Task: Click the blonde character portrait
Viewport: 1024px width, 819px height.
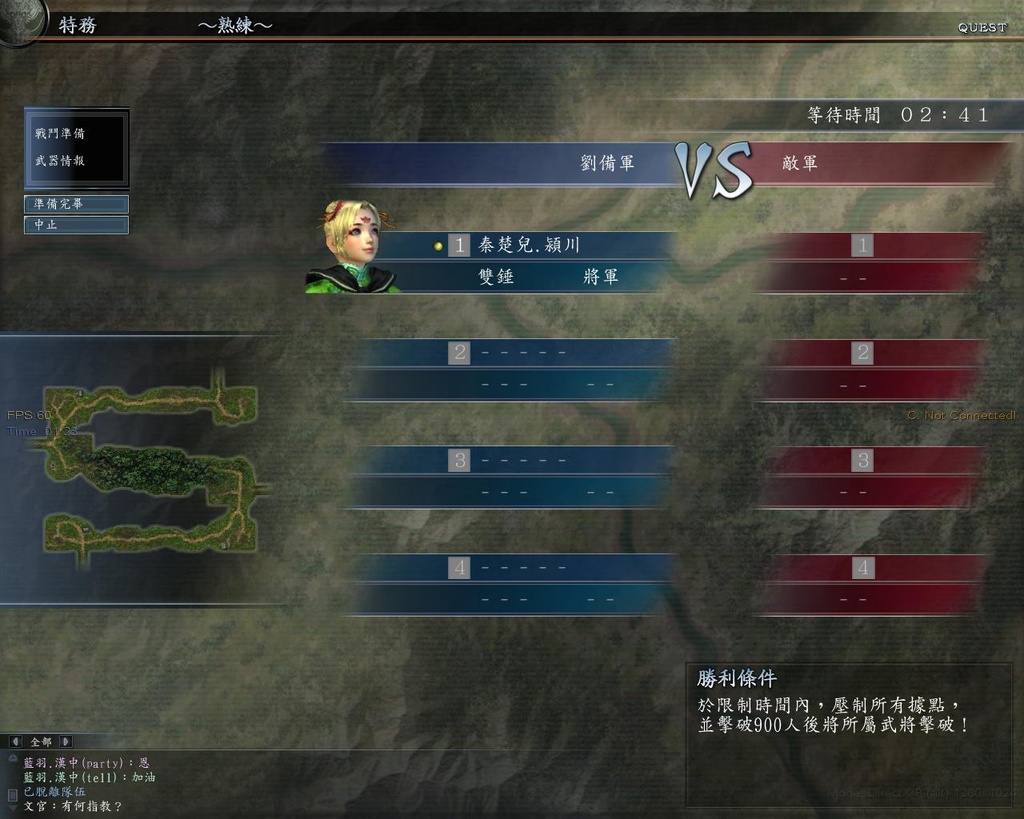Action: pyautogui.click(x=351, y=247)
